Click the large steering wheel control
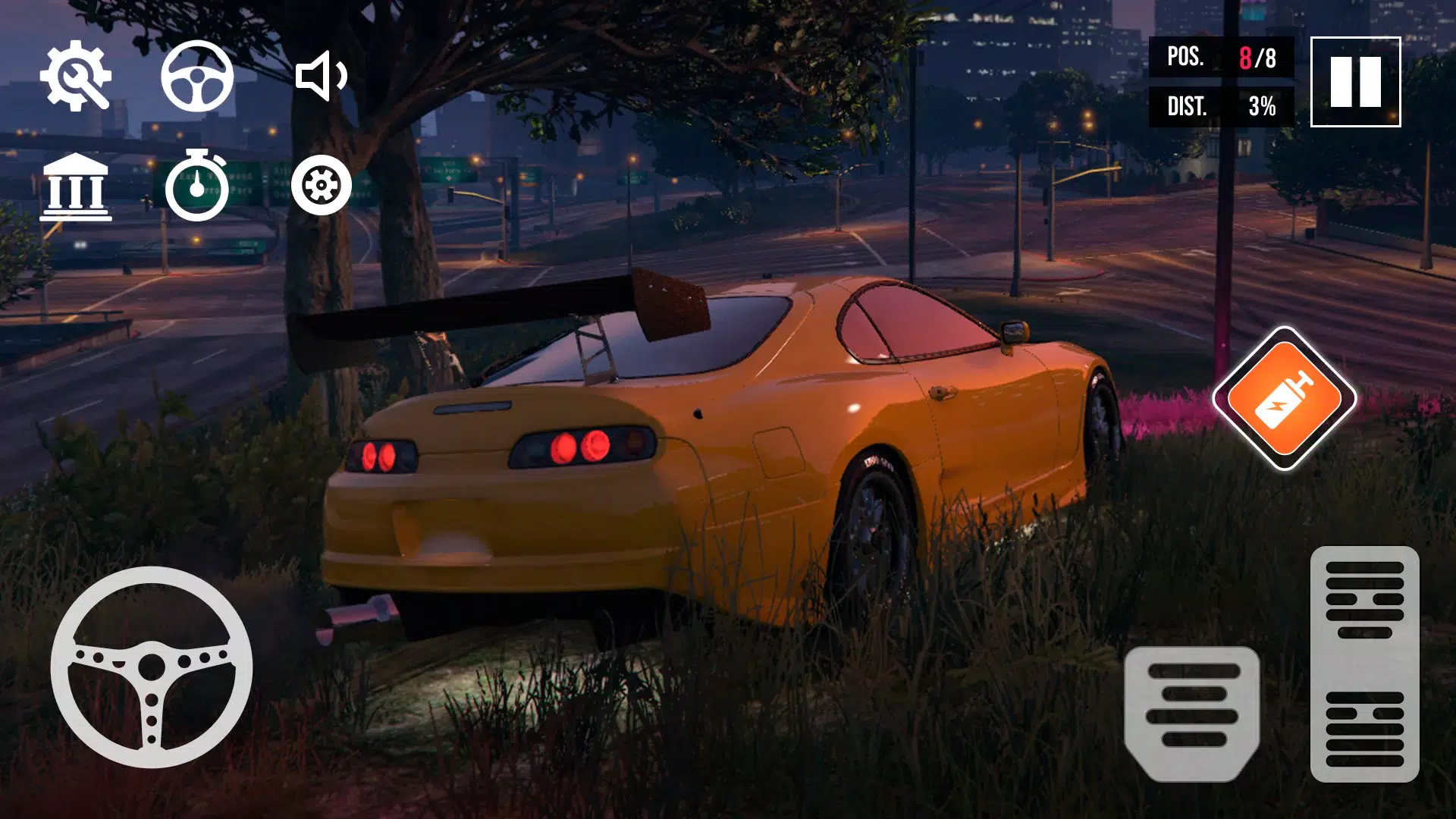 [152, 667]
